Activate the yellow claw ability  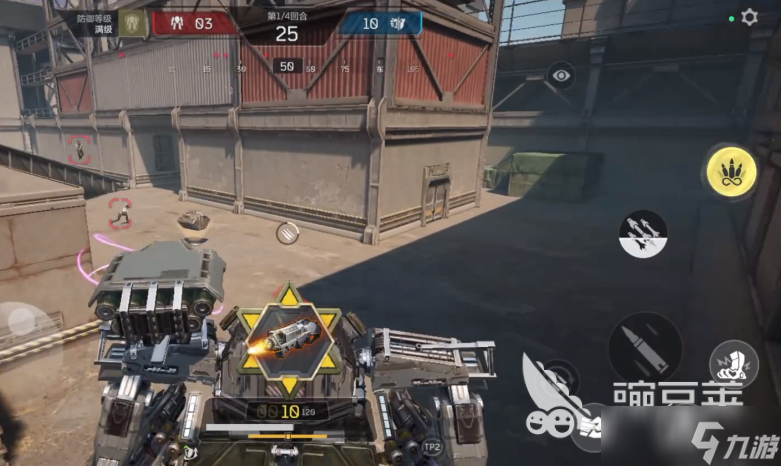click(x=731, y=172)
